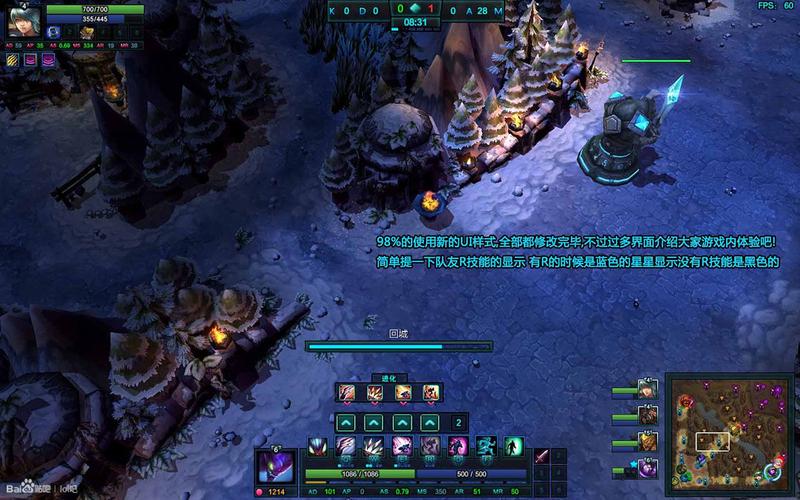Screen dimensions: 800x500
Task: Use the passive glowing-eyes ability icon
Action: click(x=317, y=447)
